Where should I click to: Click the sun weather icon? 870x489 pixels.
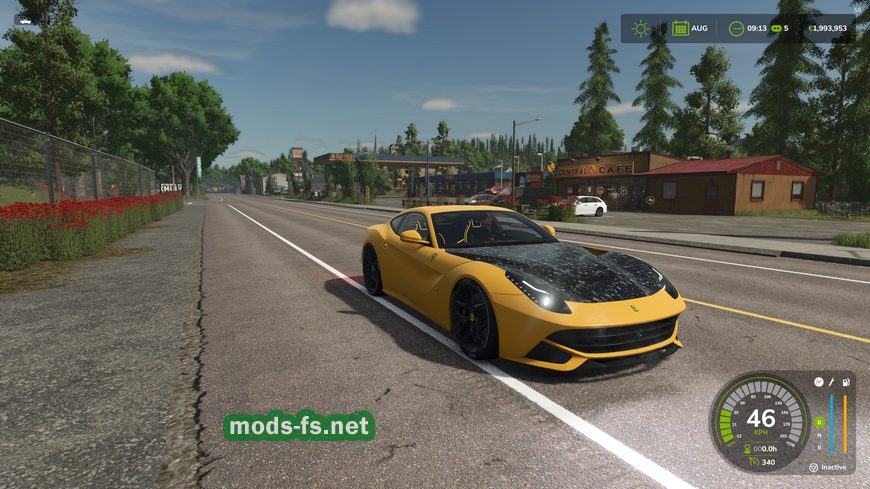point(640,28)
